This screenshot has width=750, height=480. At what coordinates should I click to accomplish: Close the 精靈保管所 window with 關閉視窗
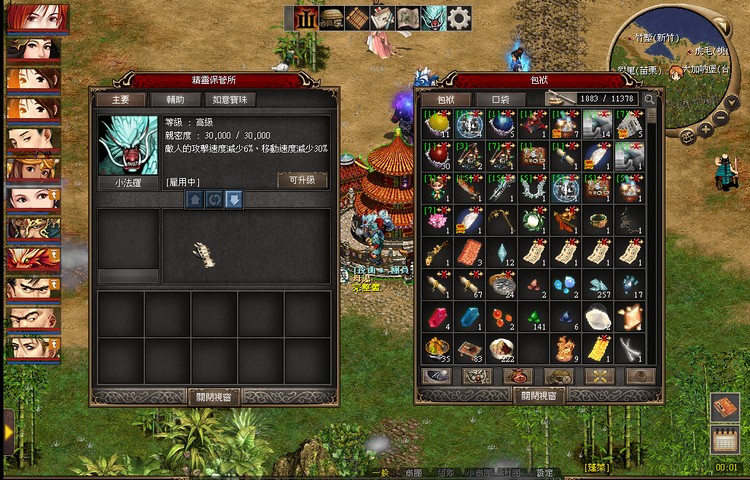coord(215,396)
